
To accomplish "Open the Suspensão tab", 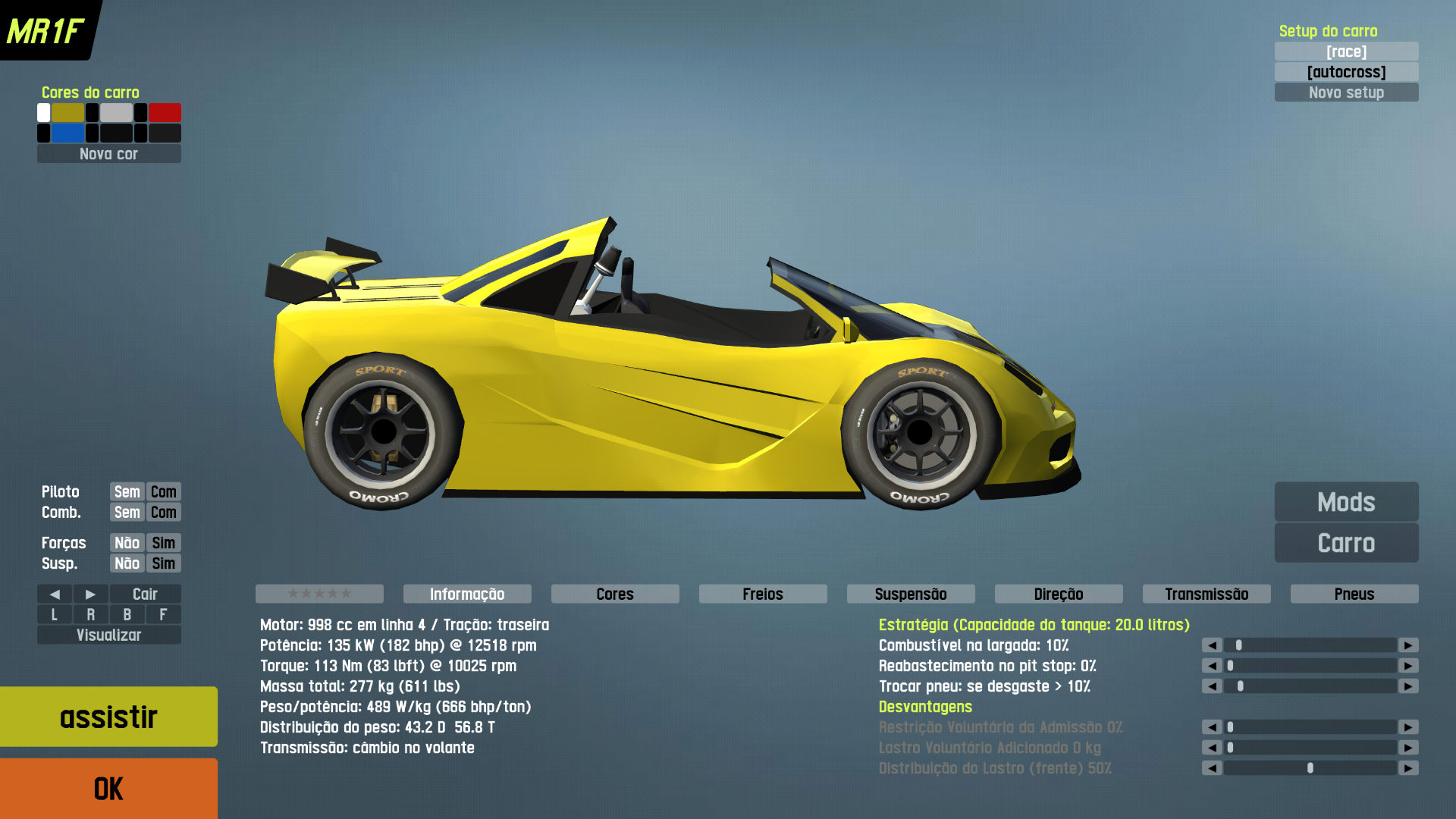I will pos(910,594).
